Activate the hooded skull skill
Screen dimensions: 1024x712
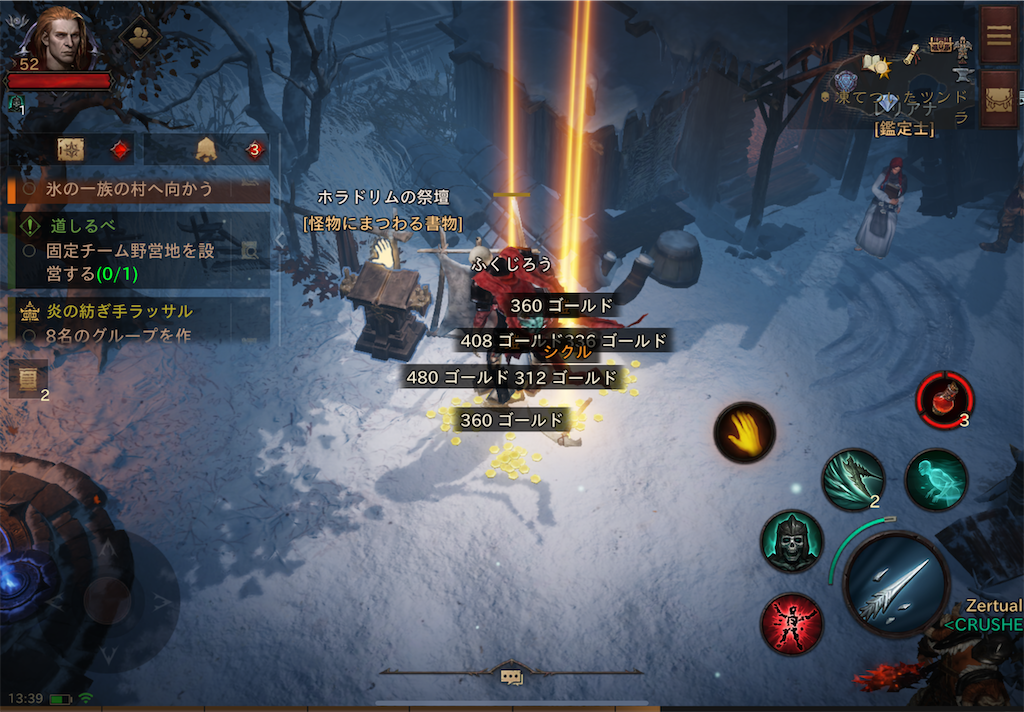tap(791, 542)
